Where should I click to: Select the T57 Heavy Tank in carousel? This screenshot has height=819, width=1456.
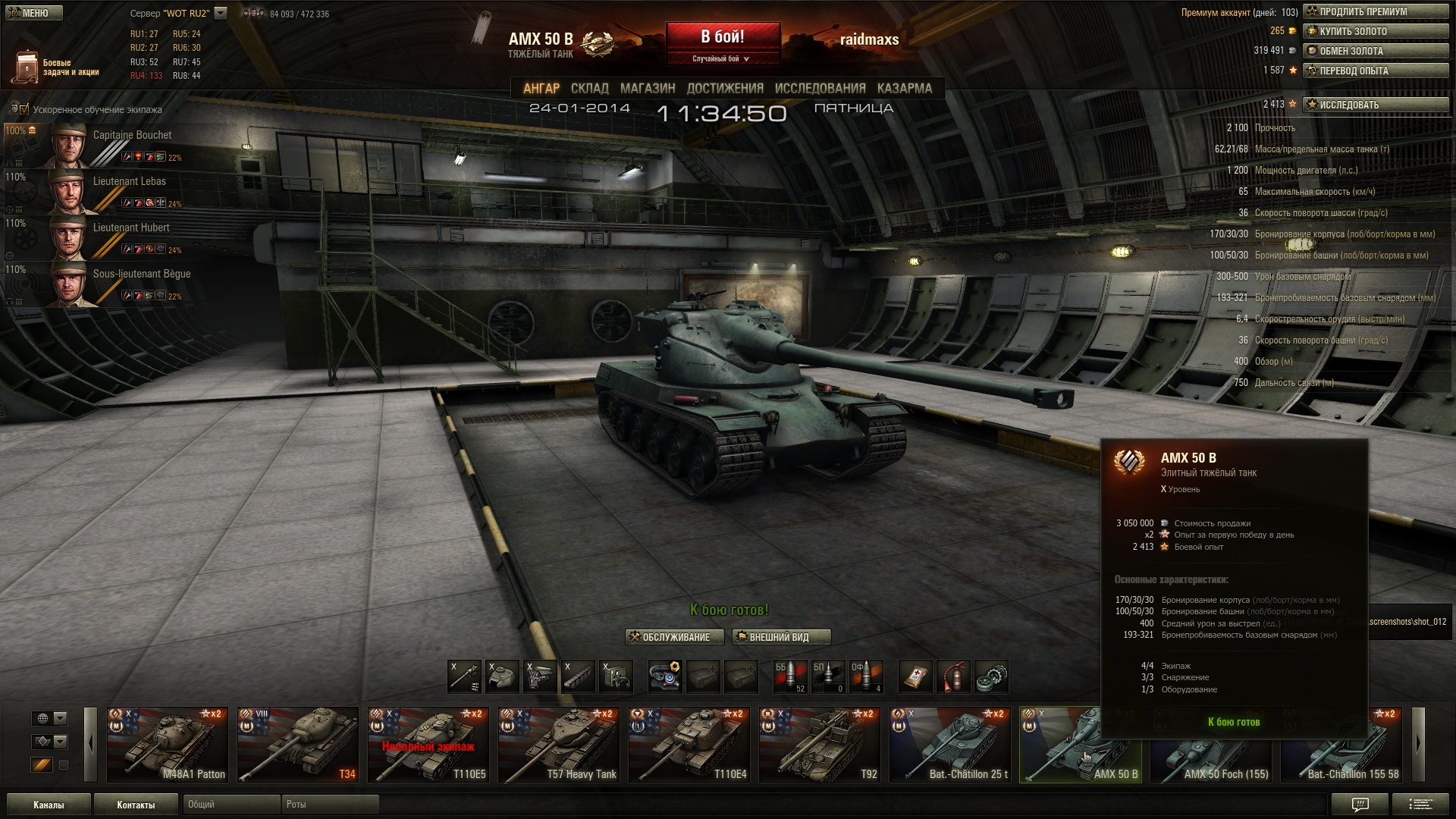(x=559, y=745)
